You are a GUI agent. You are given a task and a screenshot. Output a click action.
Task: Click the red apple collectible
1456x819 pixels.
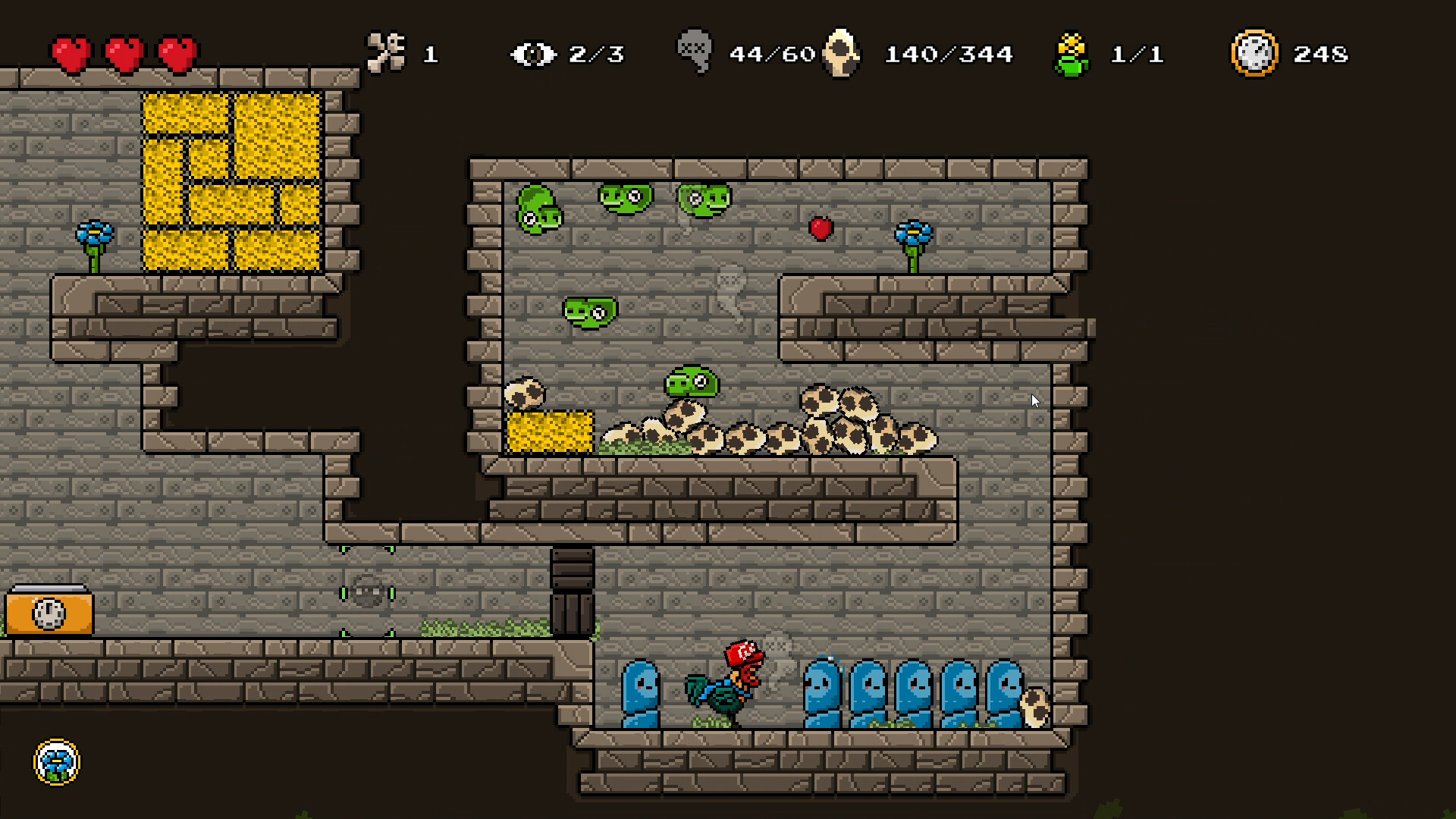pos(821,227)
